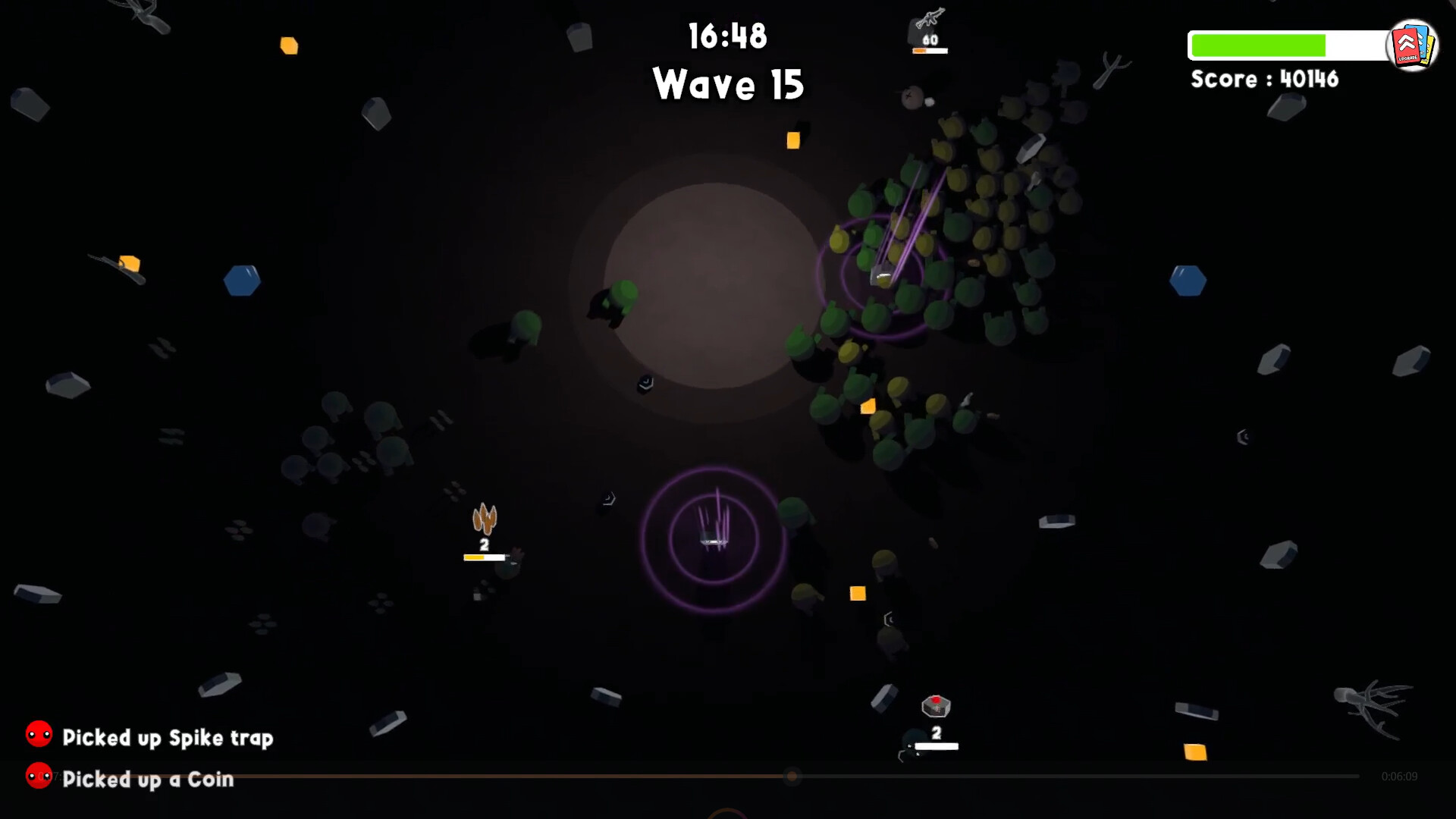Select the claw weapon icon near the left player
Viewport: 1456px width, 819px height.
click(484, 518)
